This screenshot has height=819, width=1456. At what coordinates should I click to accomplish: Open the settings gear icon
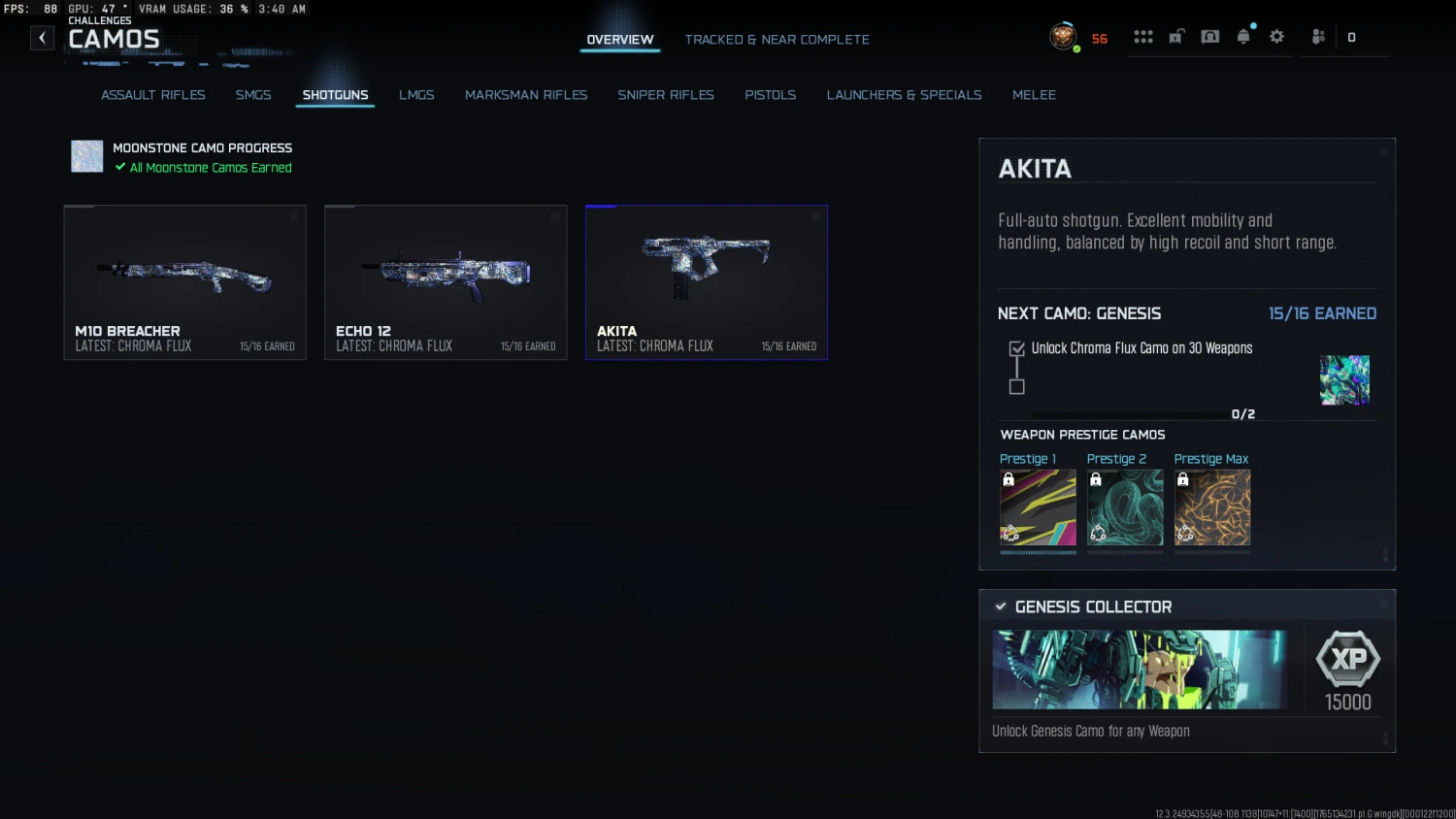[1276, 36]
